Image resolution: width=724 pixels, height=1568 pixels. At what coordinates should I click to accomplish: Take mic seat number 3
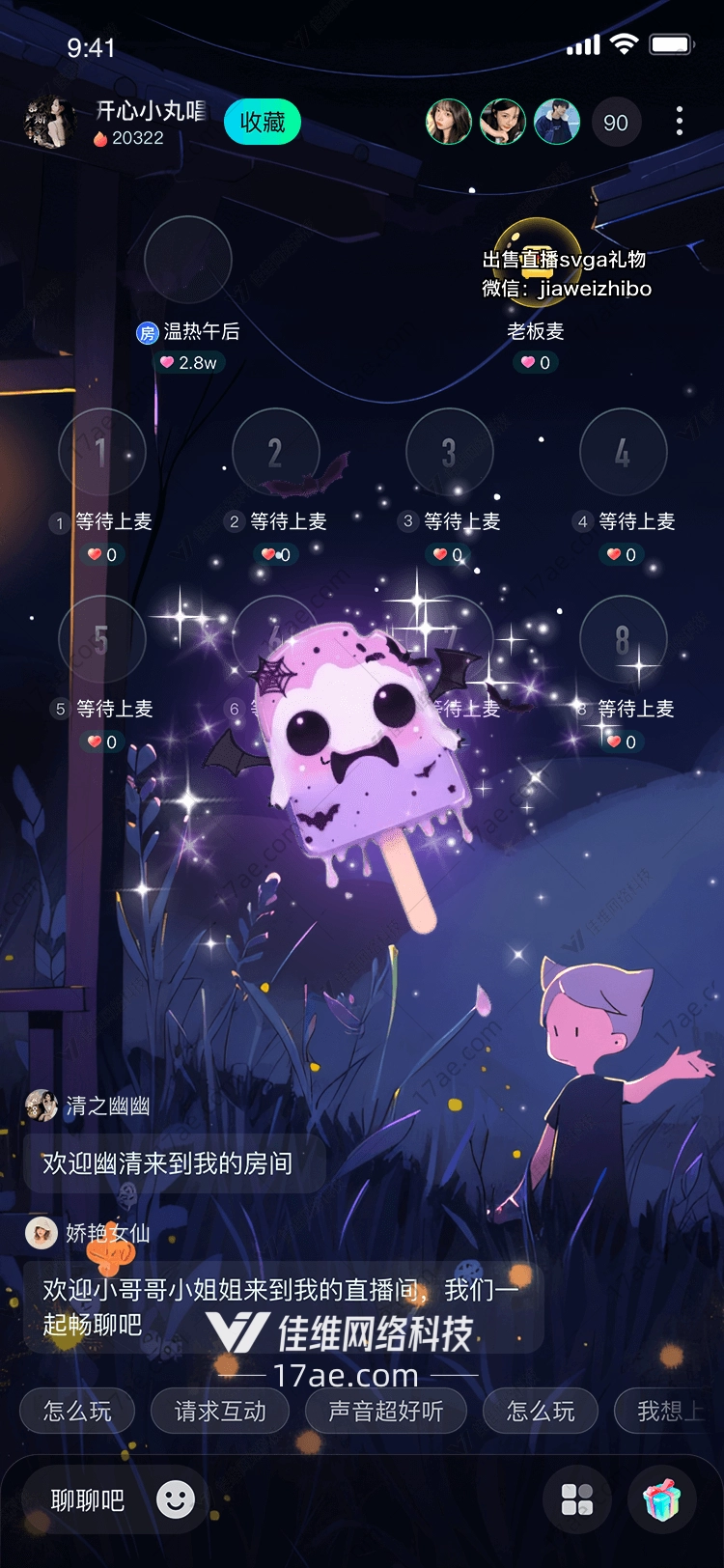tap(449, 452)
